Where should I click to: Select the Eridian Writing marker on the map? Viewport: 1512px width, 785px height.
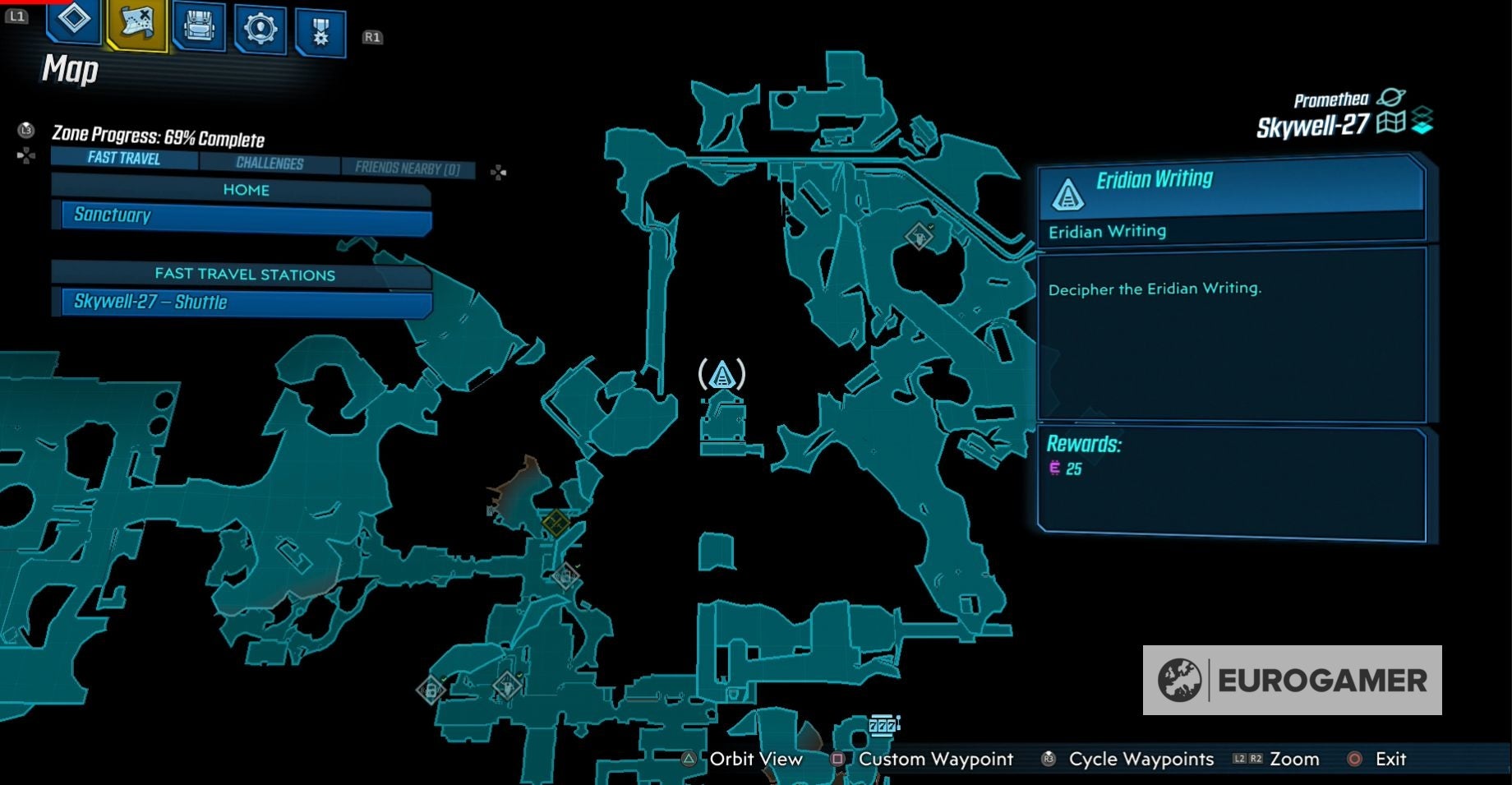coord(721,375)
